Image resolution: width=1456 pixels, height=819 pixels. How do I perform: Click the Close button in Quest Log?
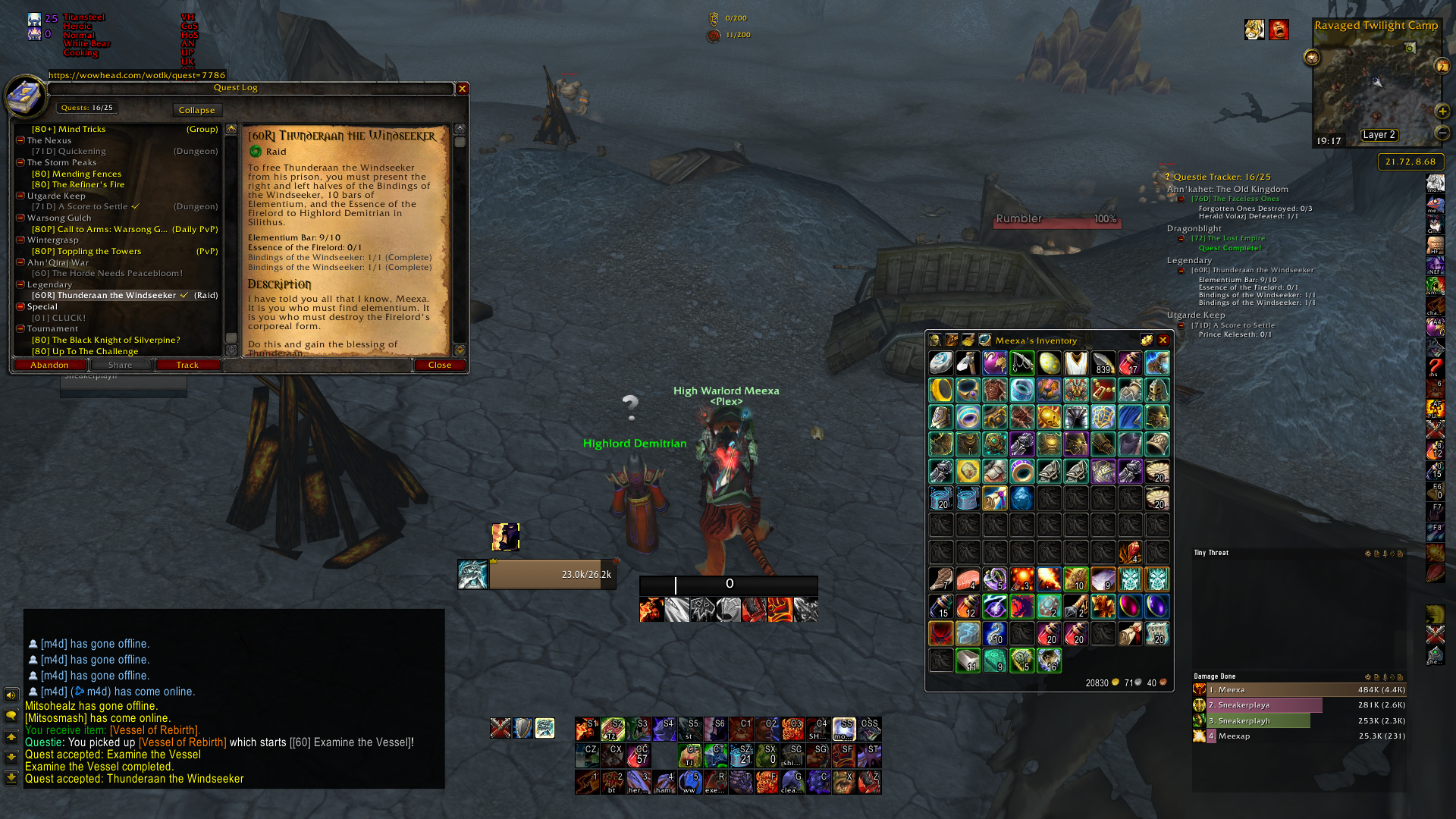tap(440, 365)
